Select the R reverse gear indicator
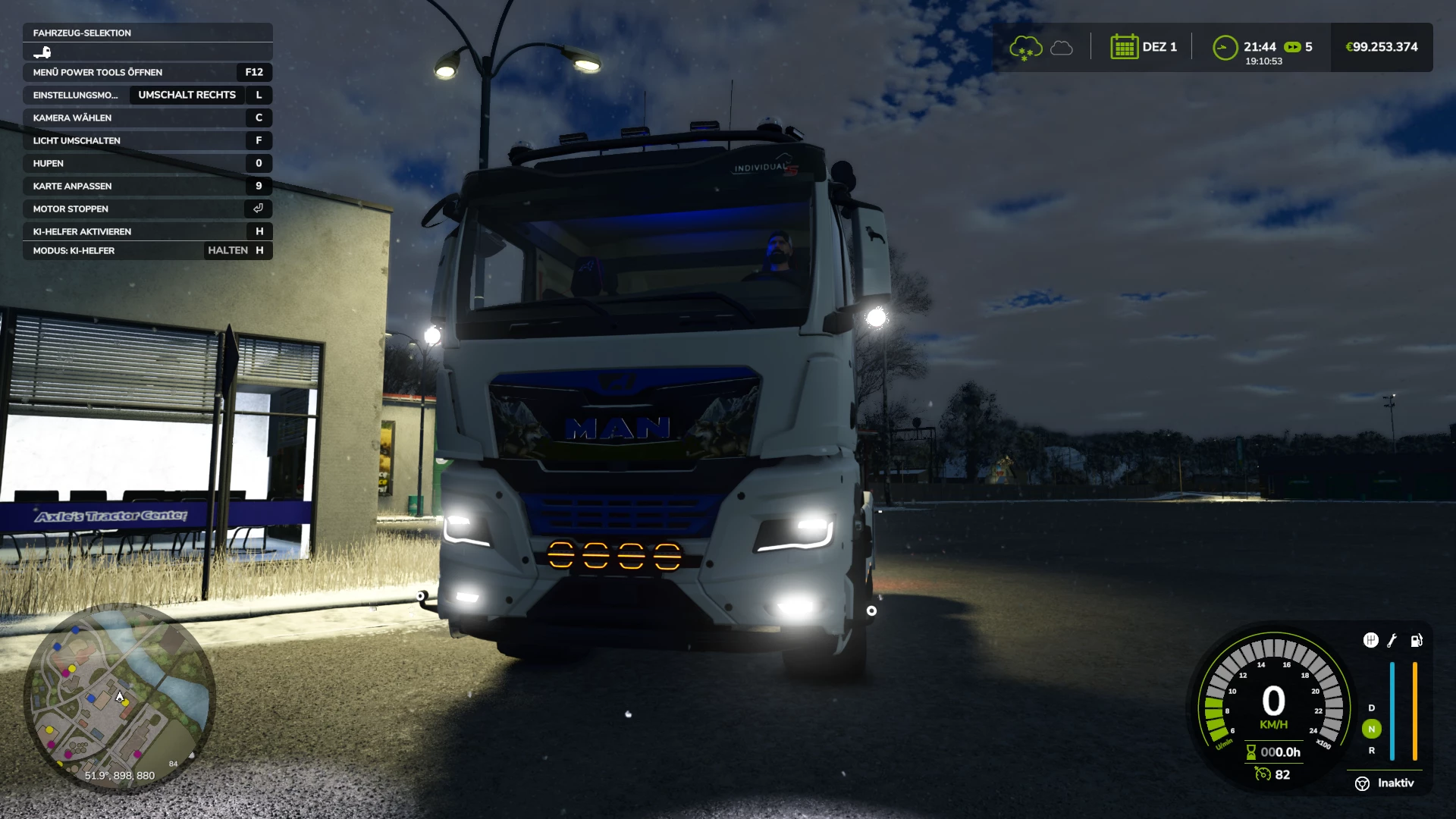1456x819 pixels. [1371, 750]
